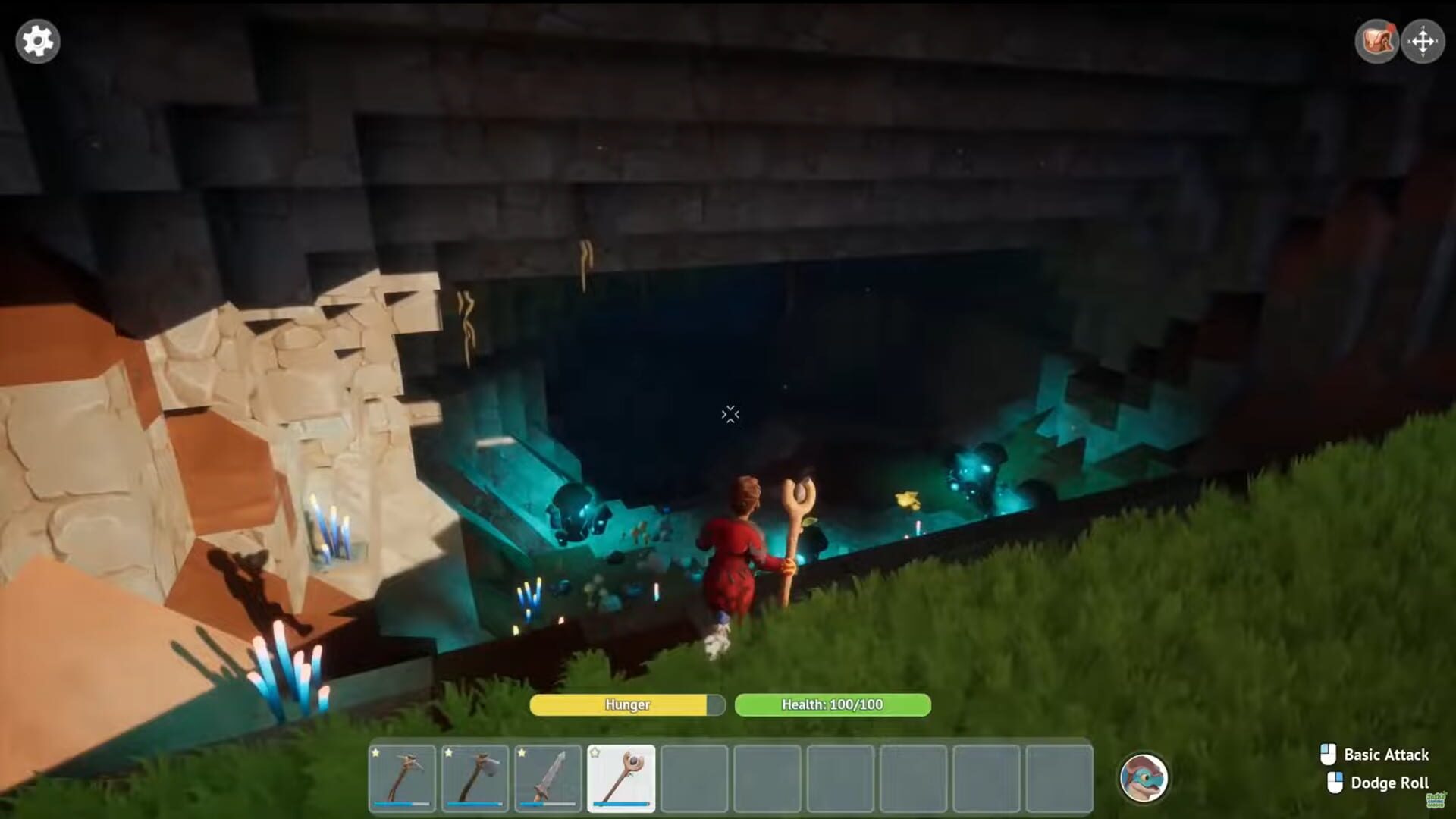This screenshot has width=1456, height=819.
Task: Select the first empty hotbar slot
Action: click(695, 777)
